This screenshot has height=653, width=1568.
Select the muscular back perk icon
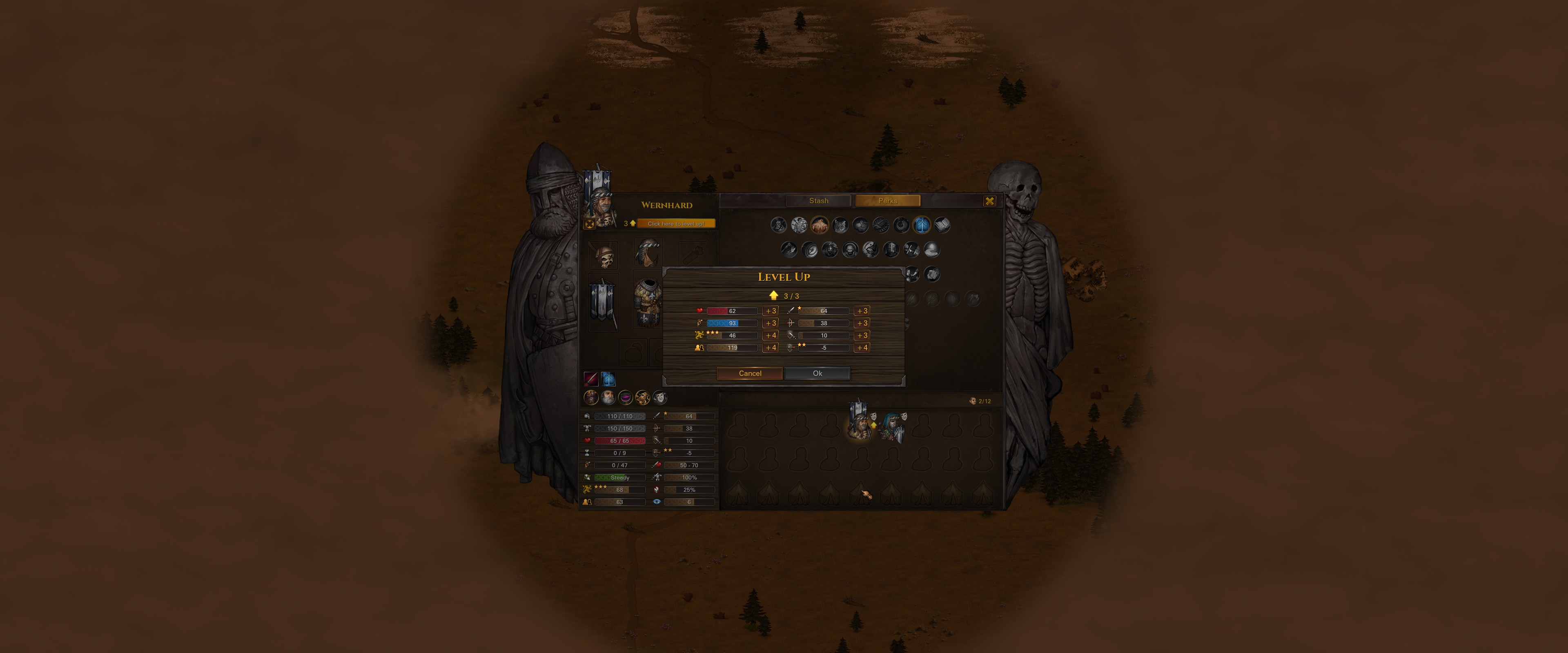pyautogui.click(x=819, y=225)
